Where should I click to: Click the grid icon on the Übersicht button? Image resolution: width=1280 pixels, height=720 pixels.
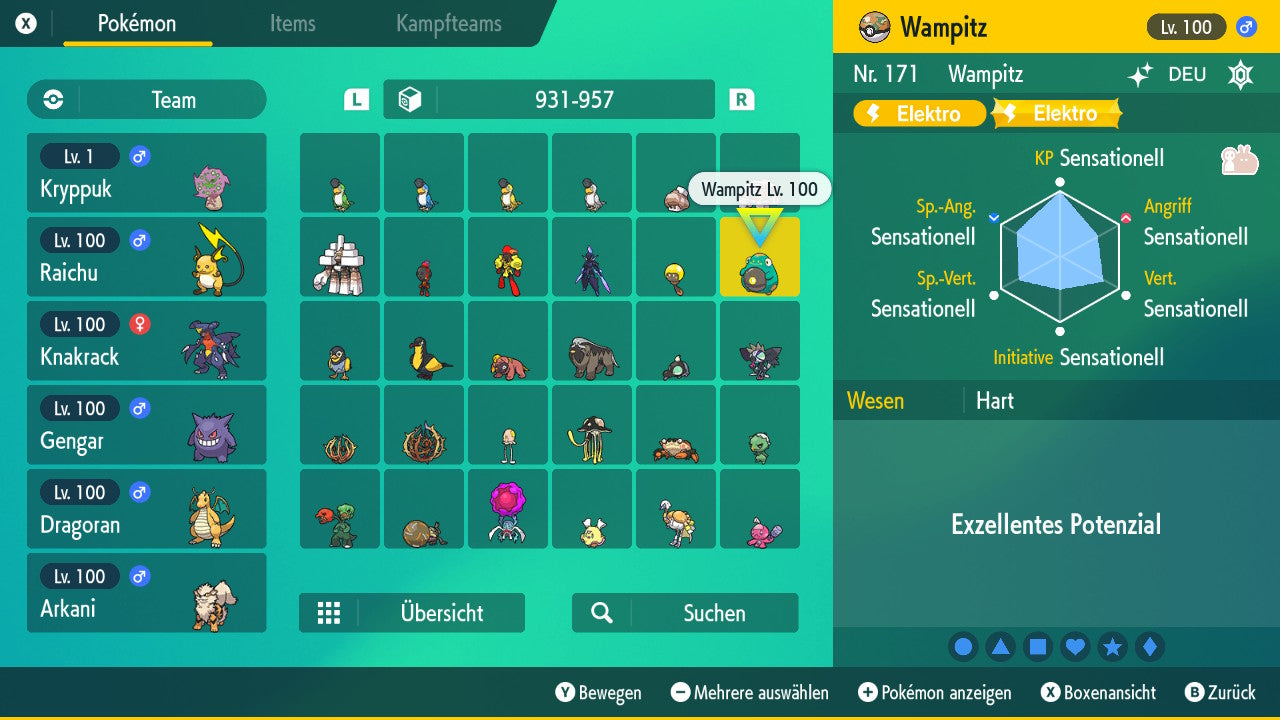click(329, 613)
